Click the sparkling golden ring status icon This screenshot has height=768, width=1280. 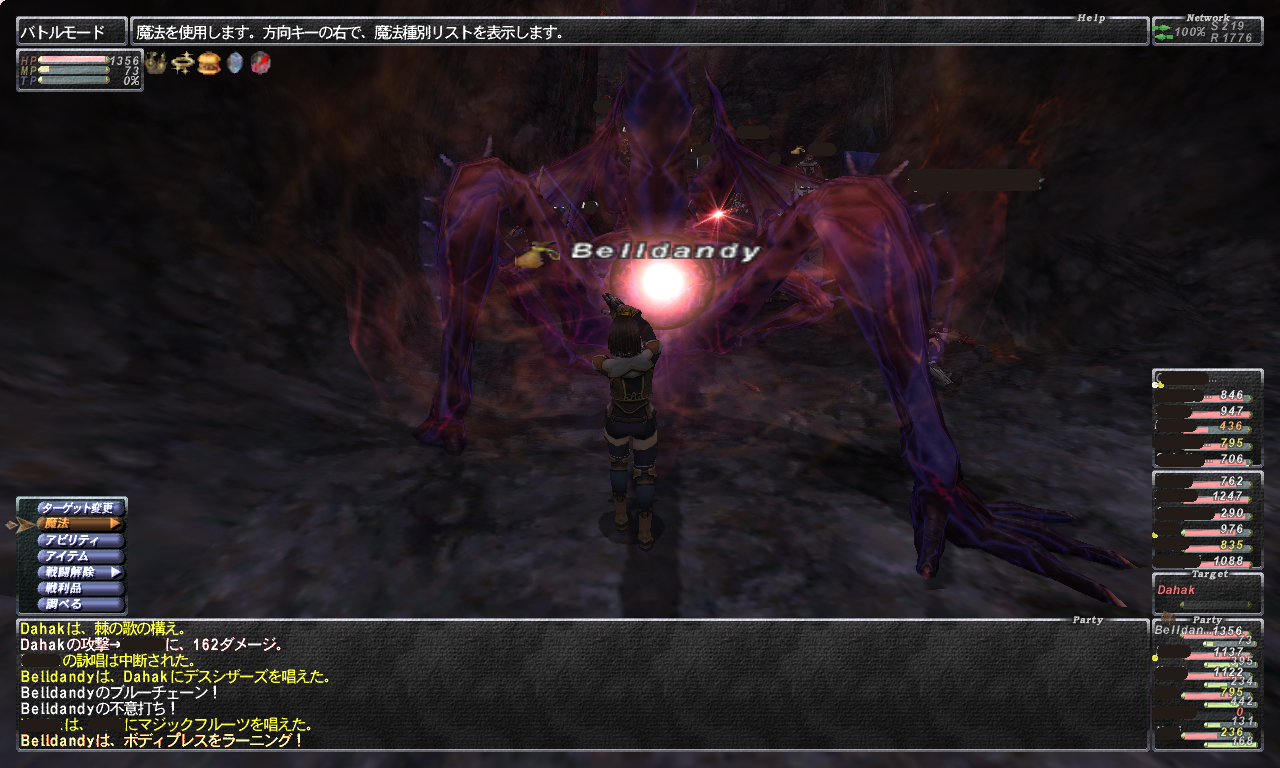tap(182, 64)
